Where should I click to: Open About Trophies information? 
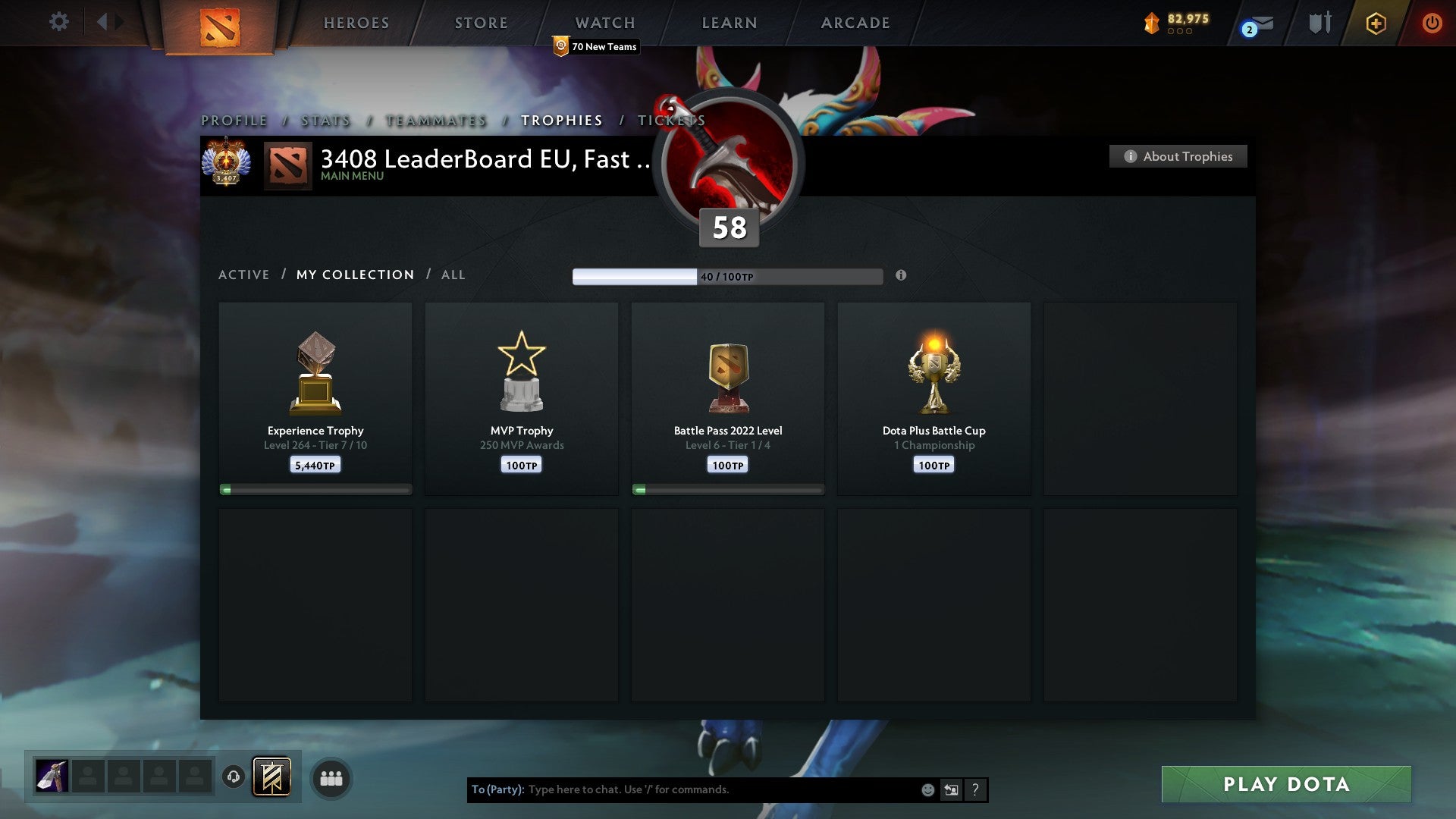click(x=1178, y=156)
